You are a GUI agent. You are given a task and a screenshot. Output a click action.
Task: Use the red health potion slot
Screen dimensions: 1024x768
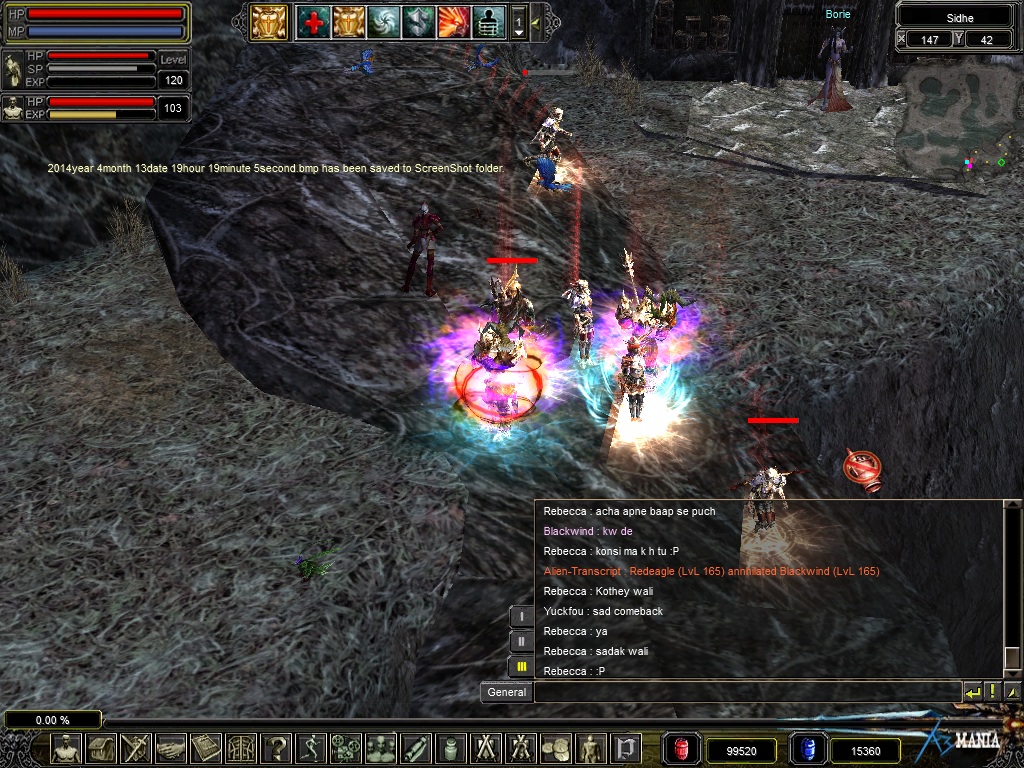(681, 749)
